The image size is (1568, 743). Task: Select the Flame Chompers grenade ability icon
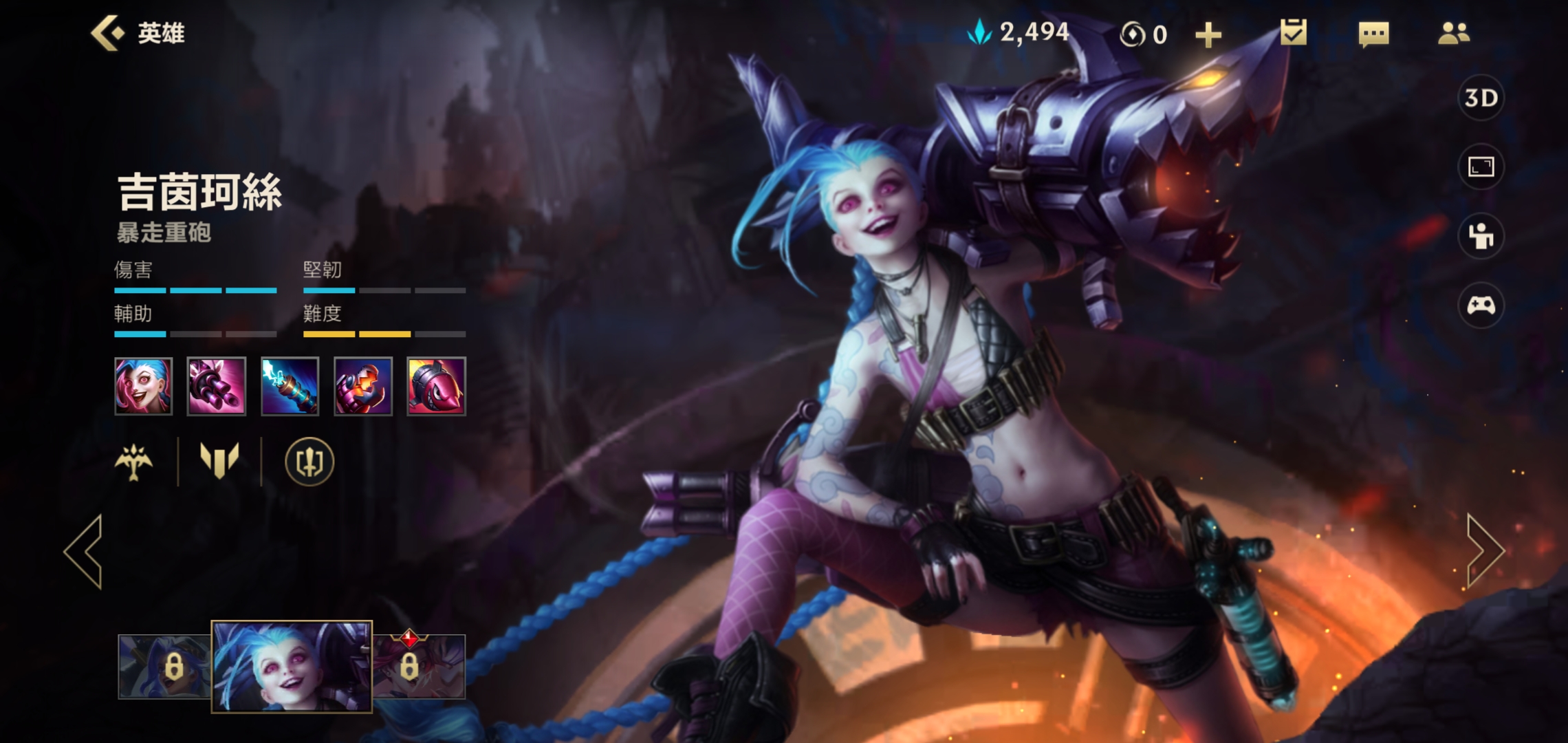[362, 386]
